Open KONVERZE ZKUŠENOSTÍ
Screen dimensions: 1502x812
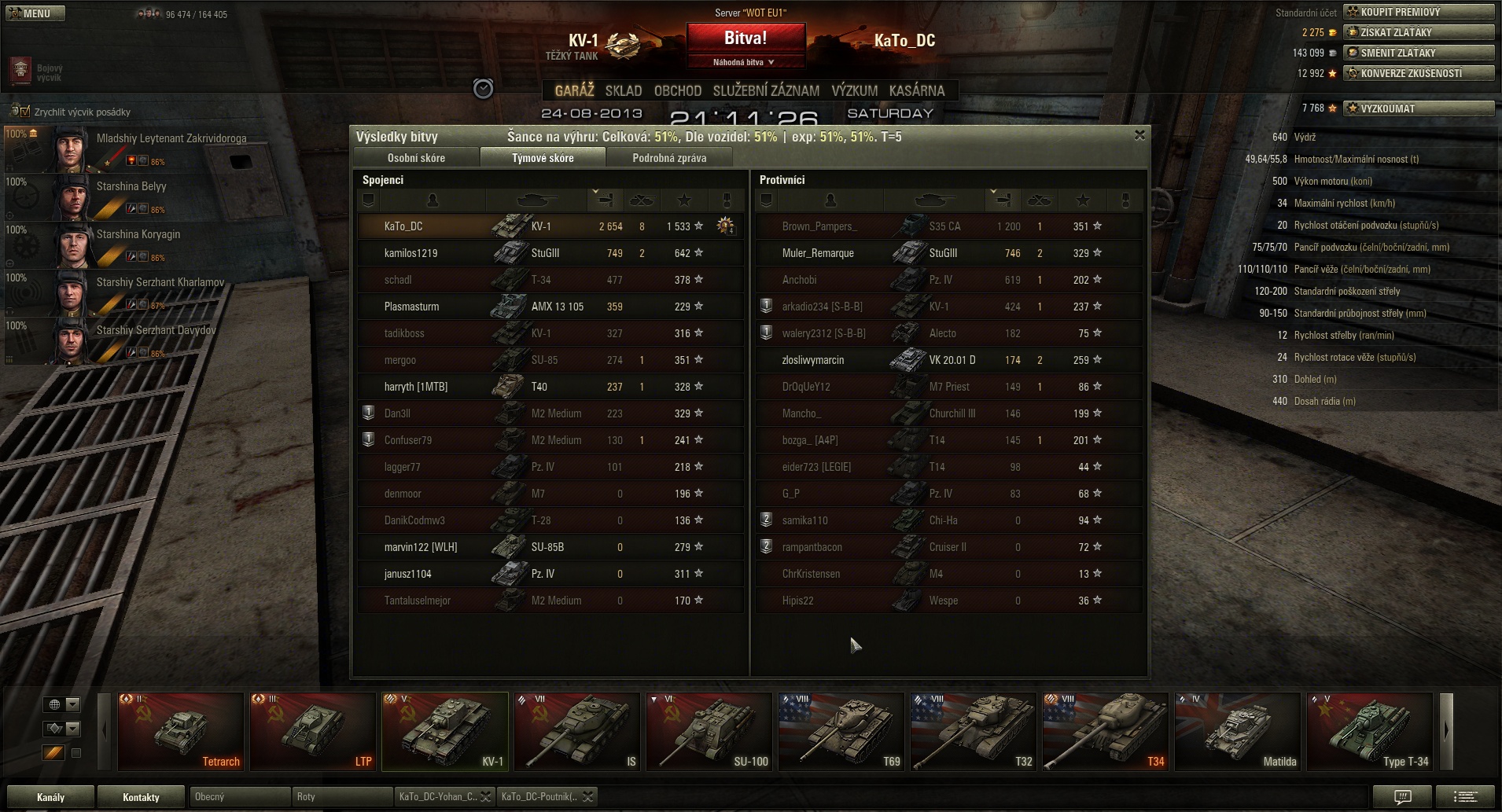point(1418,73)
